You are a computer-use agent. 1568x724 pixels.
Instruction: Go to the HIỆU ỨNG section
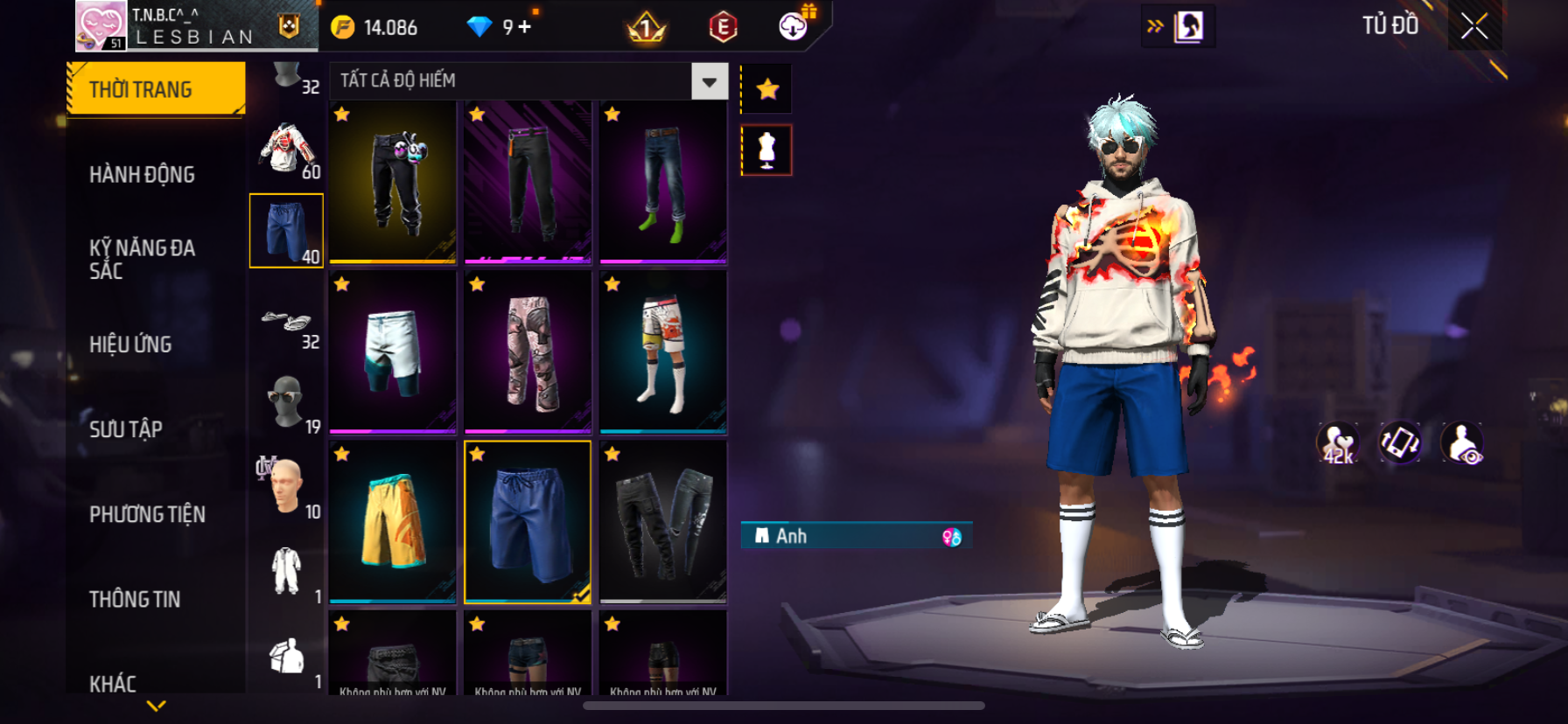(131, 344)
